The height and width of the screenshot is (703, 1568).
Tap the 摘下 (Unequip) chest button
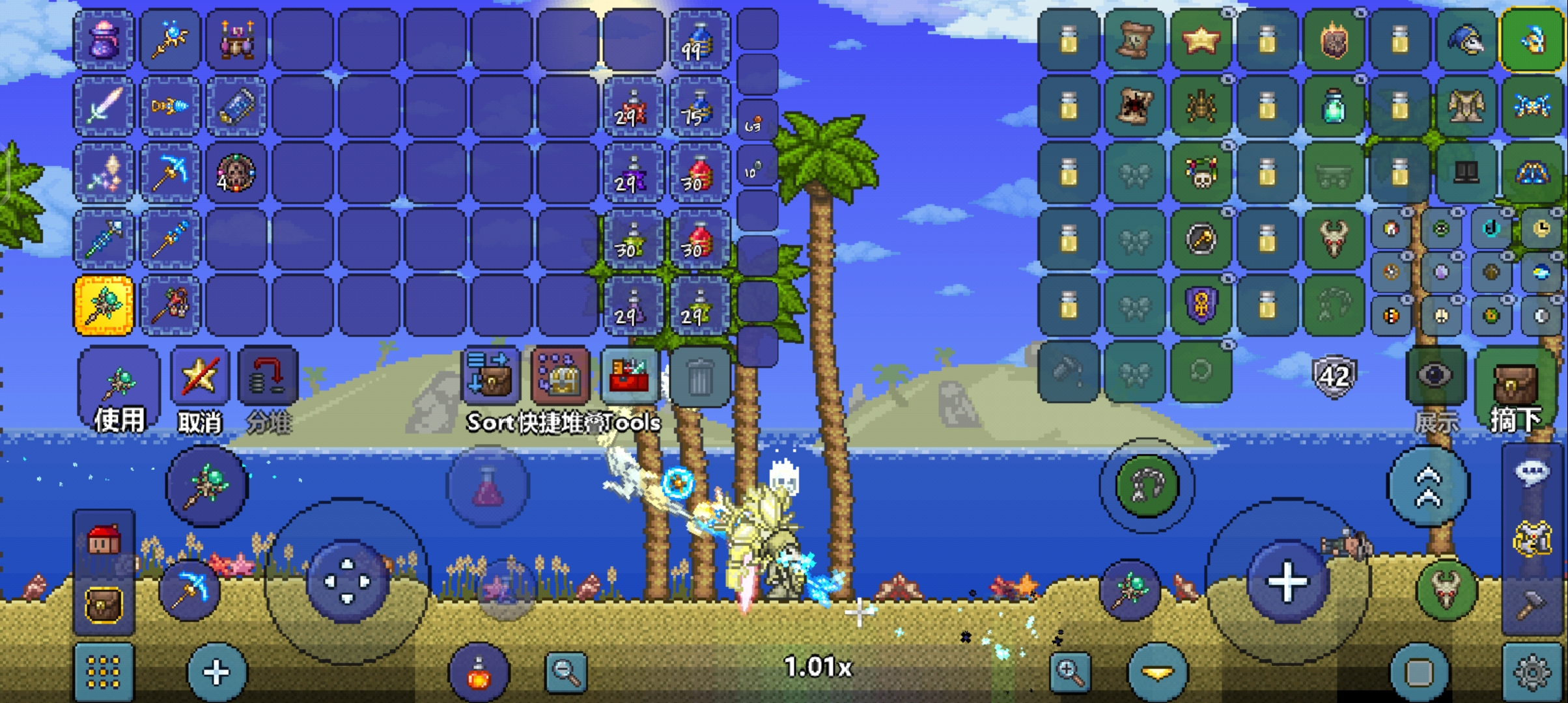1515,389
